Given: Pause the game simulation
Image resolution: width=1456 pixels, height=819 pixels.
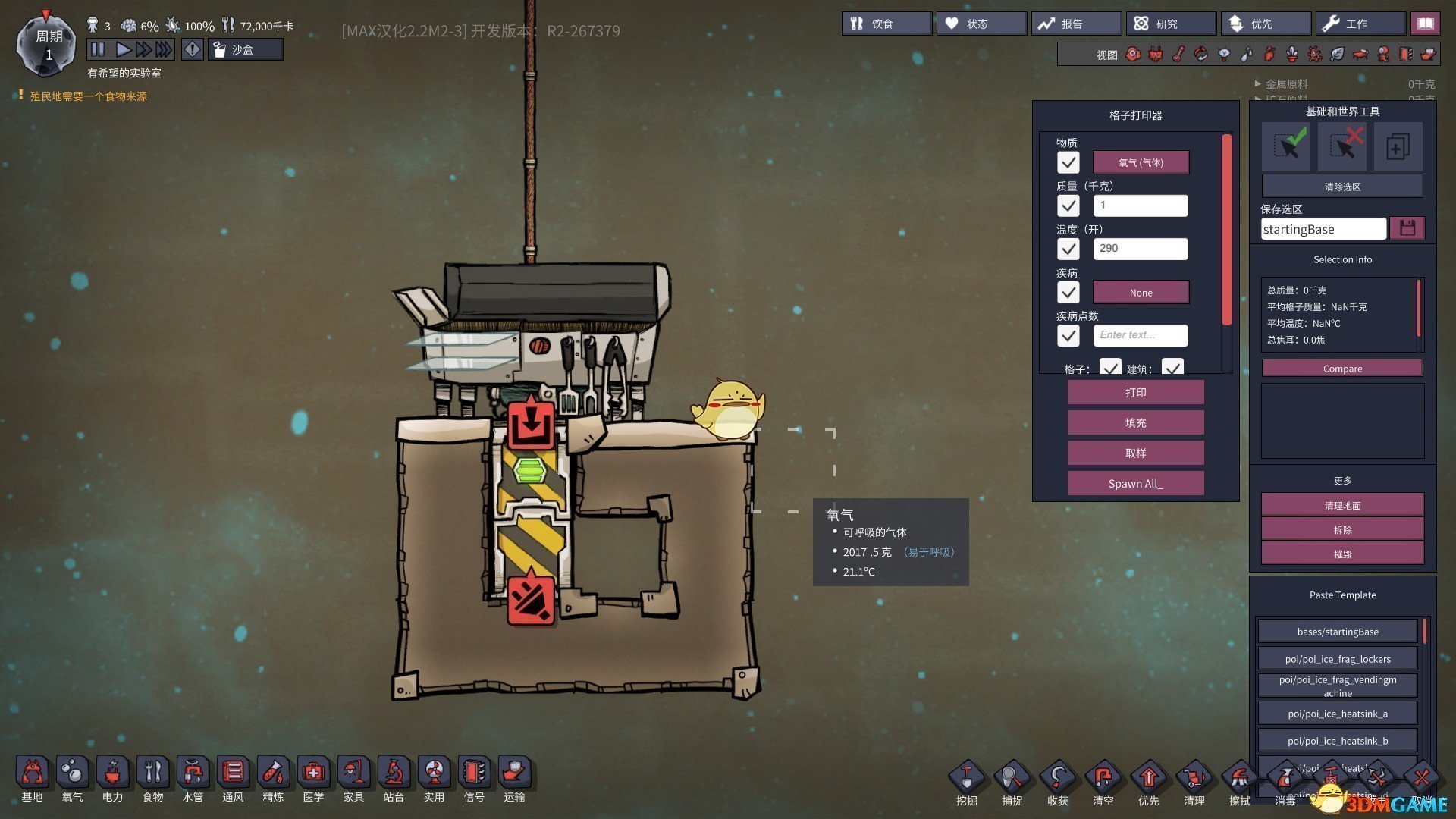Looking at the screenshot, I should [x=98, y=49].
